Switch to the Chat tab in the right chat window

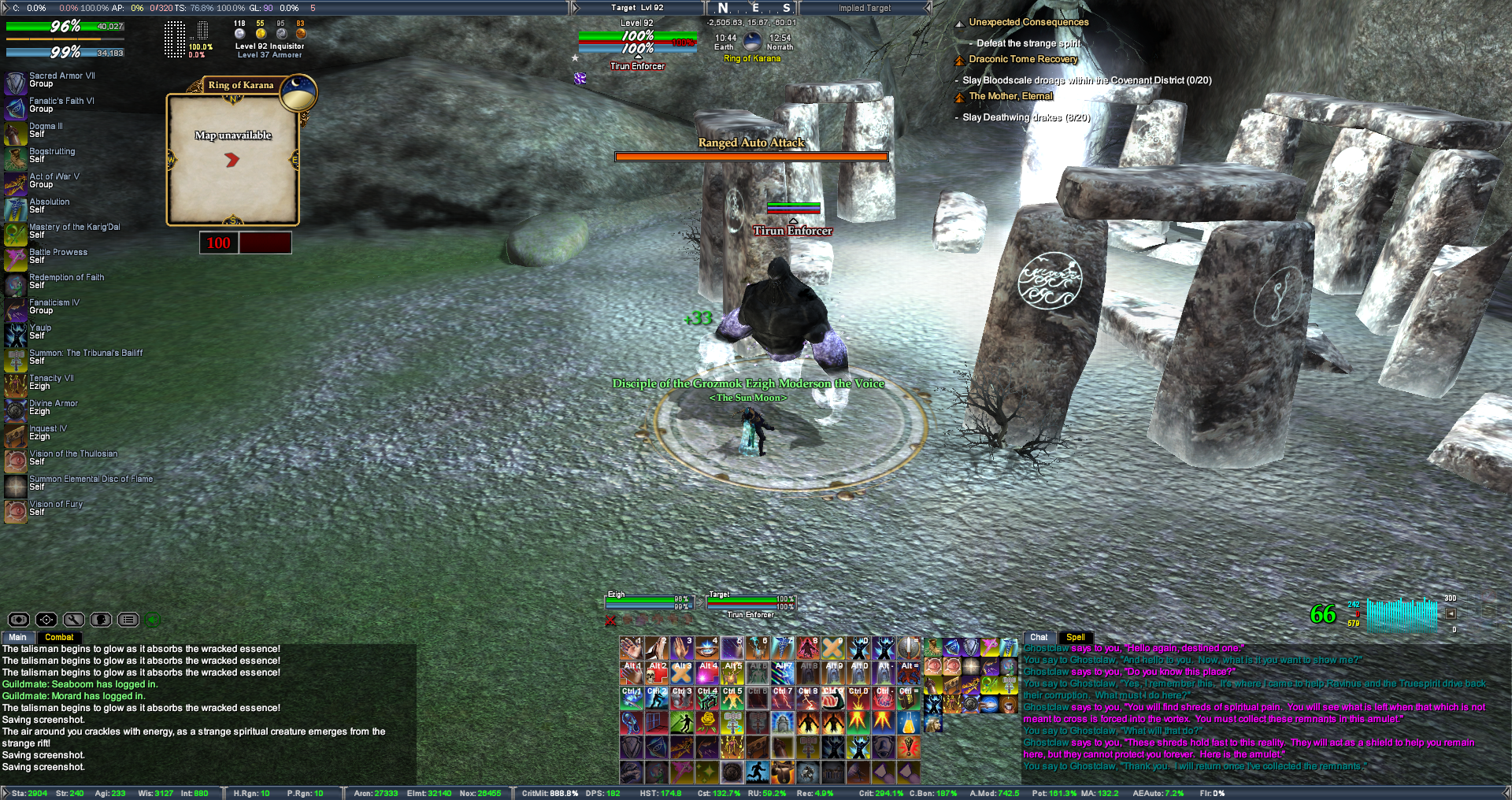coord(1039,637)
